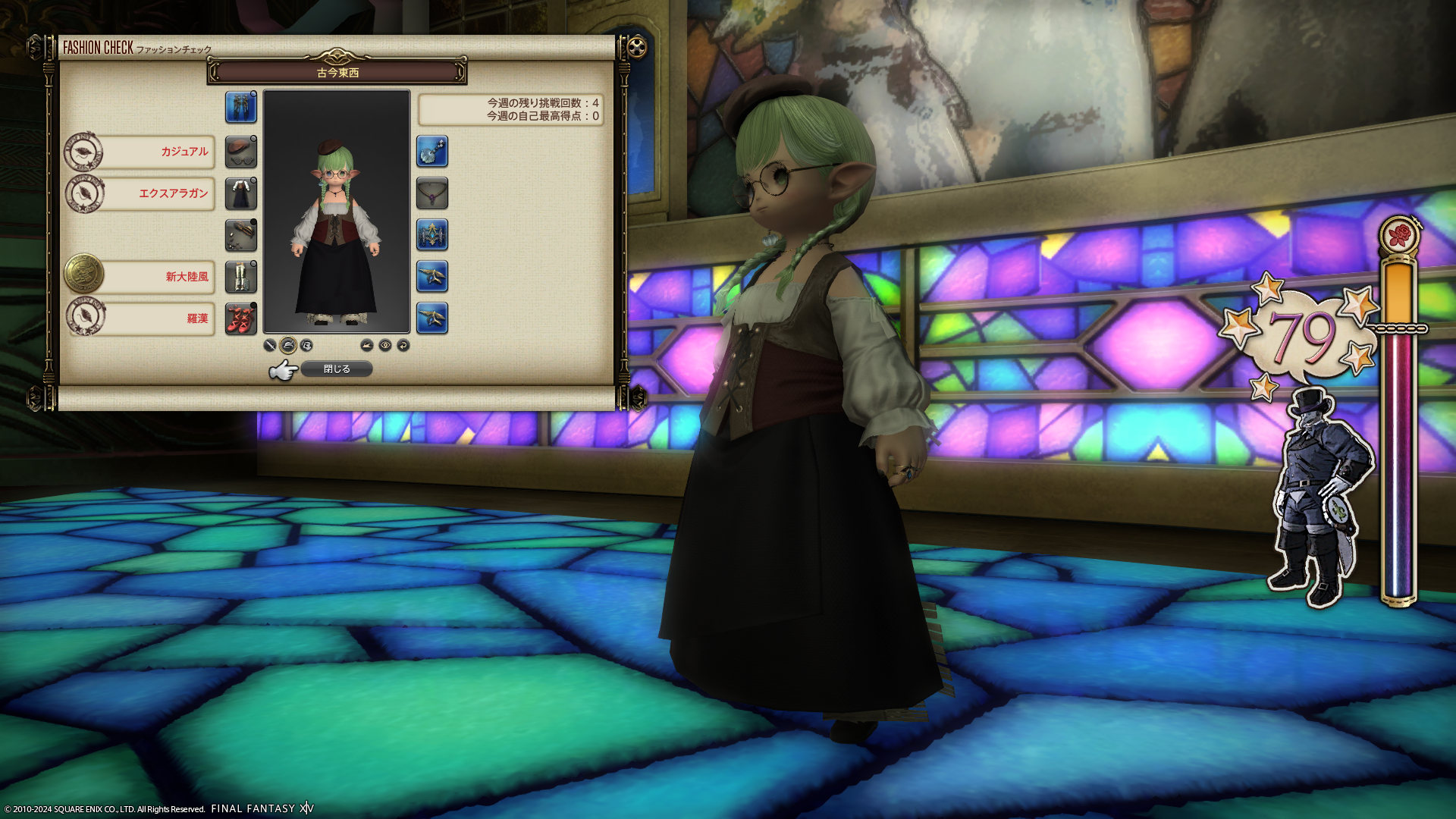Toggle the sword icon under character preview
Image resolution: width=1456 pixels, height=819 pixels.
pos(269,346)
